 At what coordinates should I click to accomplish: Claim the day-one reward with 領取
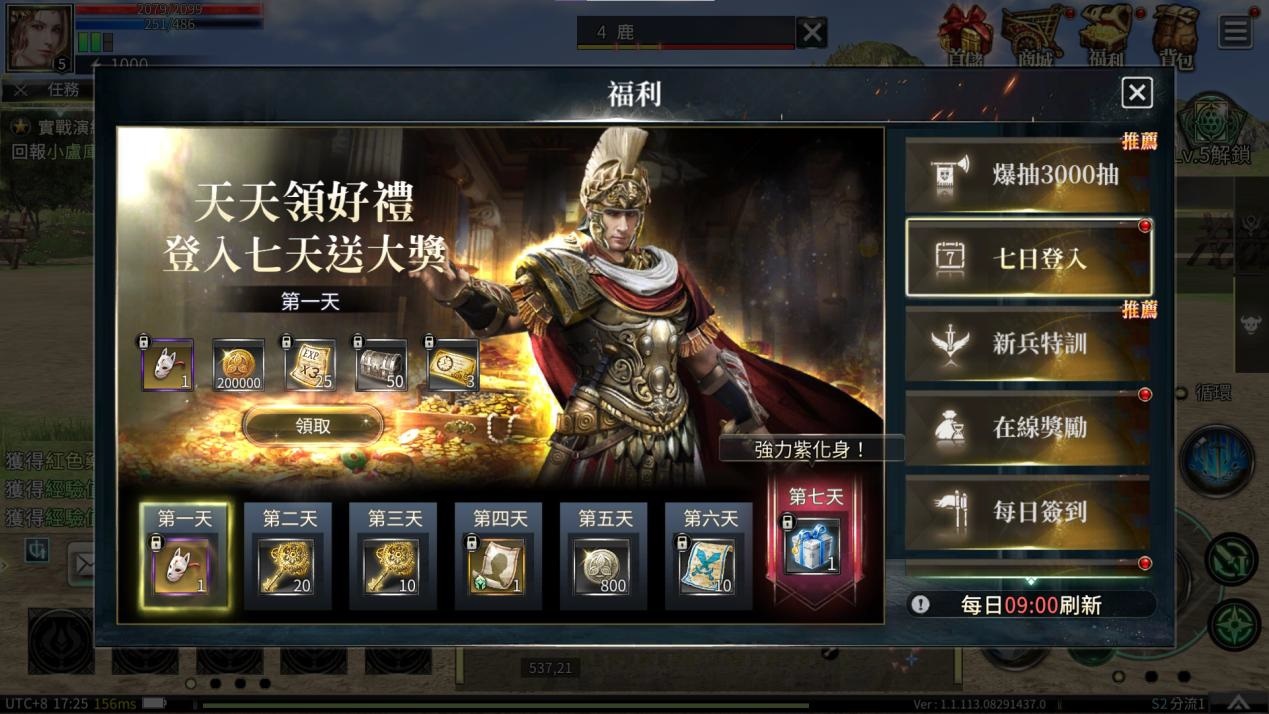tap(313, 426)
